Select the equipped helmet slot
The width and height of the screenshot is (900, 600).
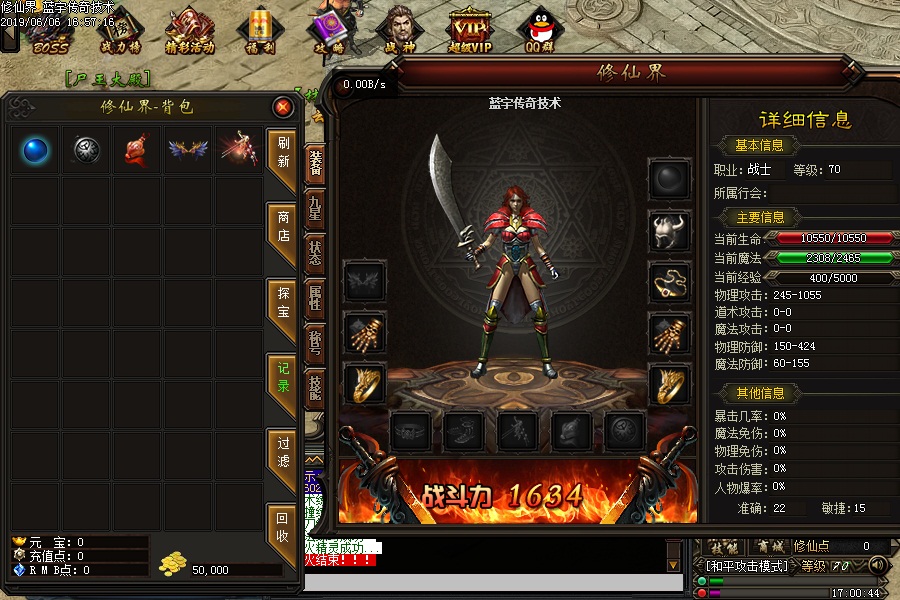[x=669, y=230]
